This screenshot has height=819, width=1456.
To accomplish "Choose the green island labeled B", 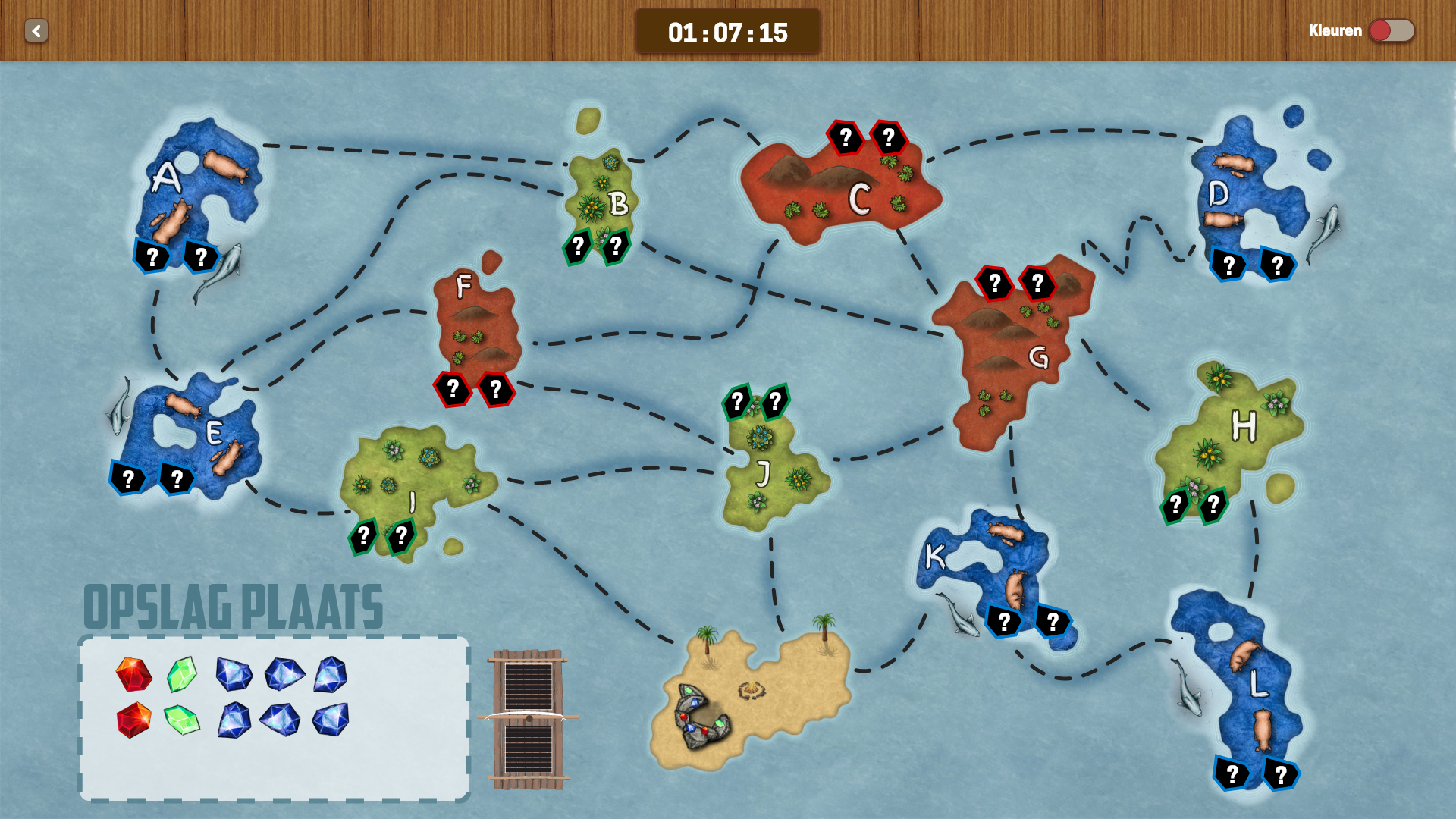I will [x=601, y=197].
